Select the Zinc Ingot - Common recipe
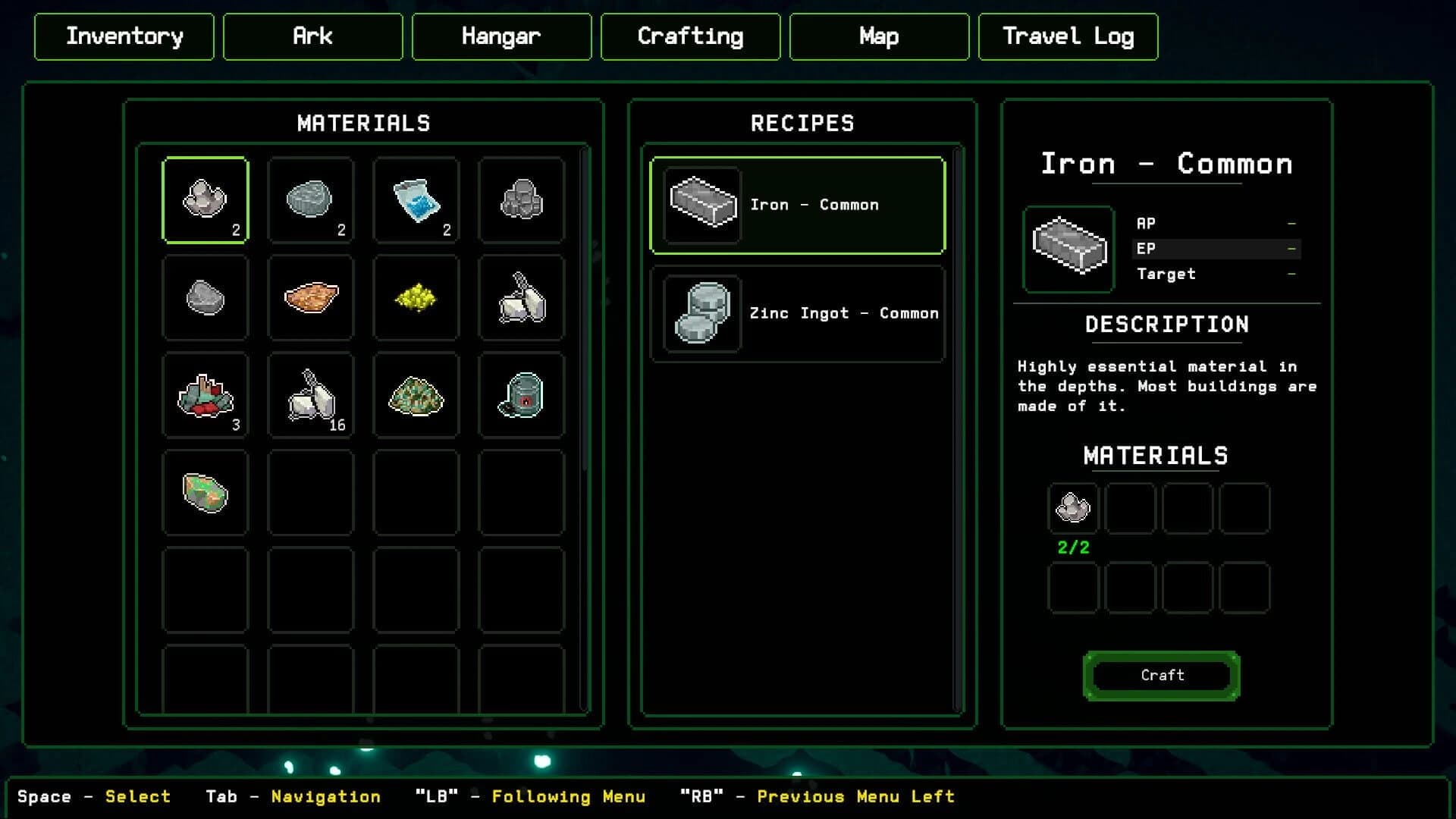The width and height of the screenshot is (1456, 819). pos(798,313)
